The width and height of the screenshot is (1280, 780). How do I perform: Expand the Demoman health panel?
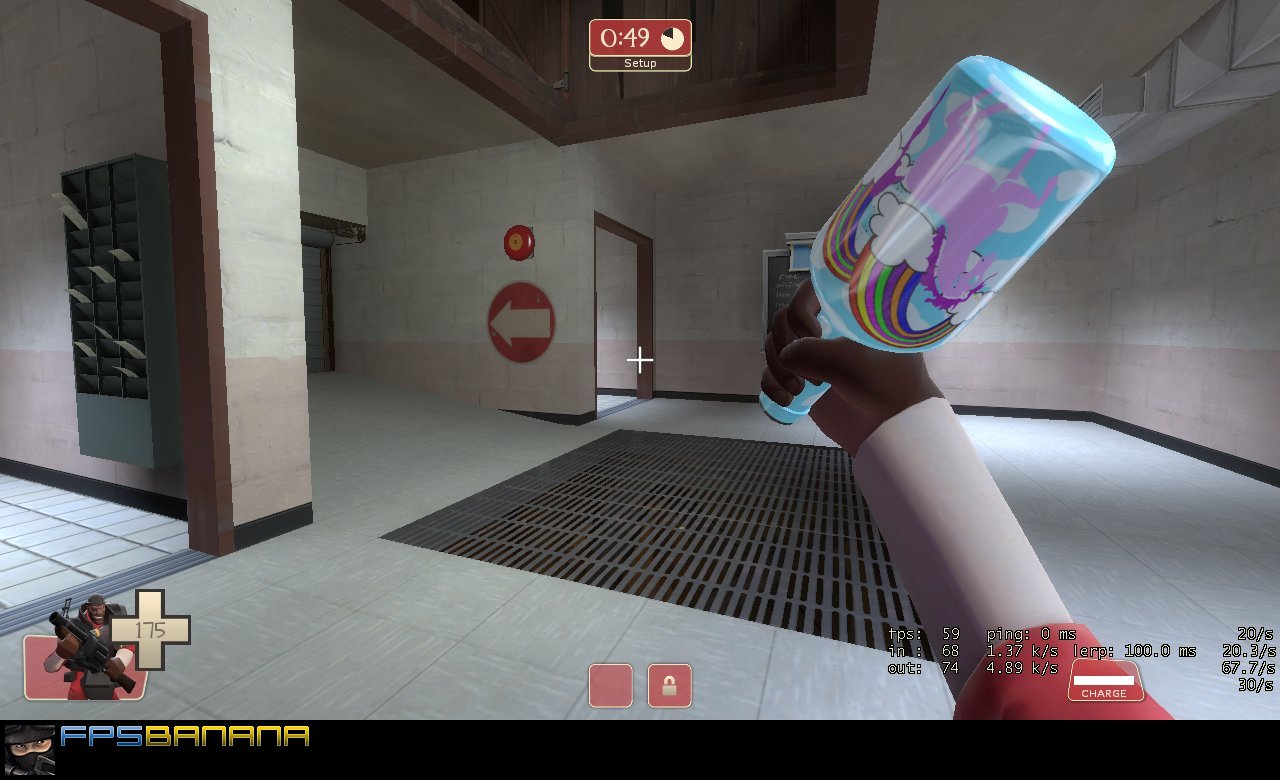coord(110,650)
